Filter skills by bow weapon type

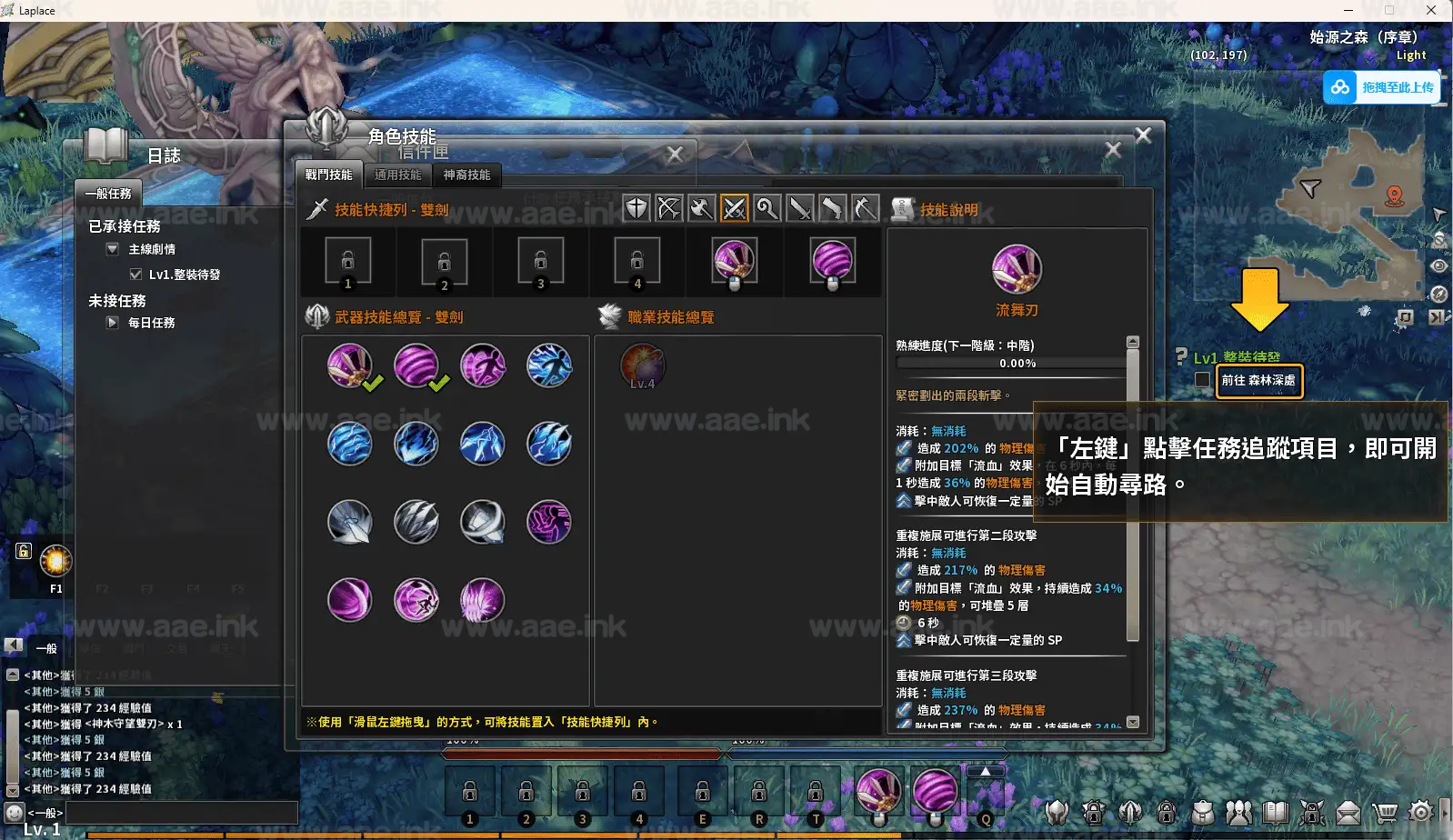tap(669, 208)
